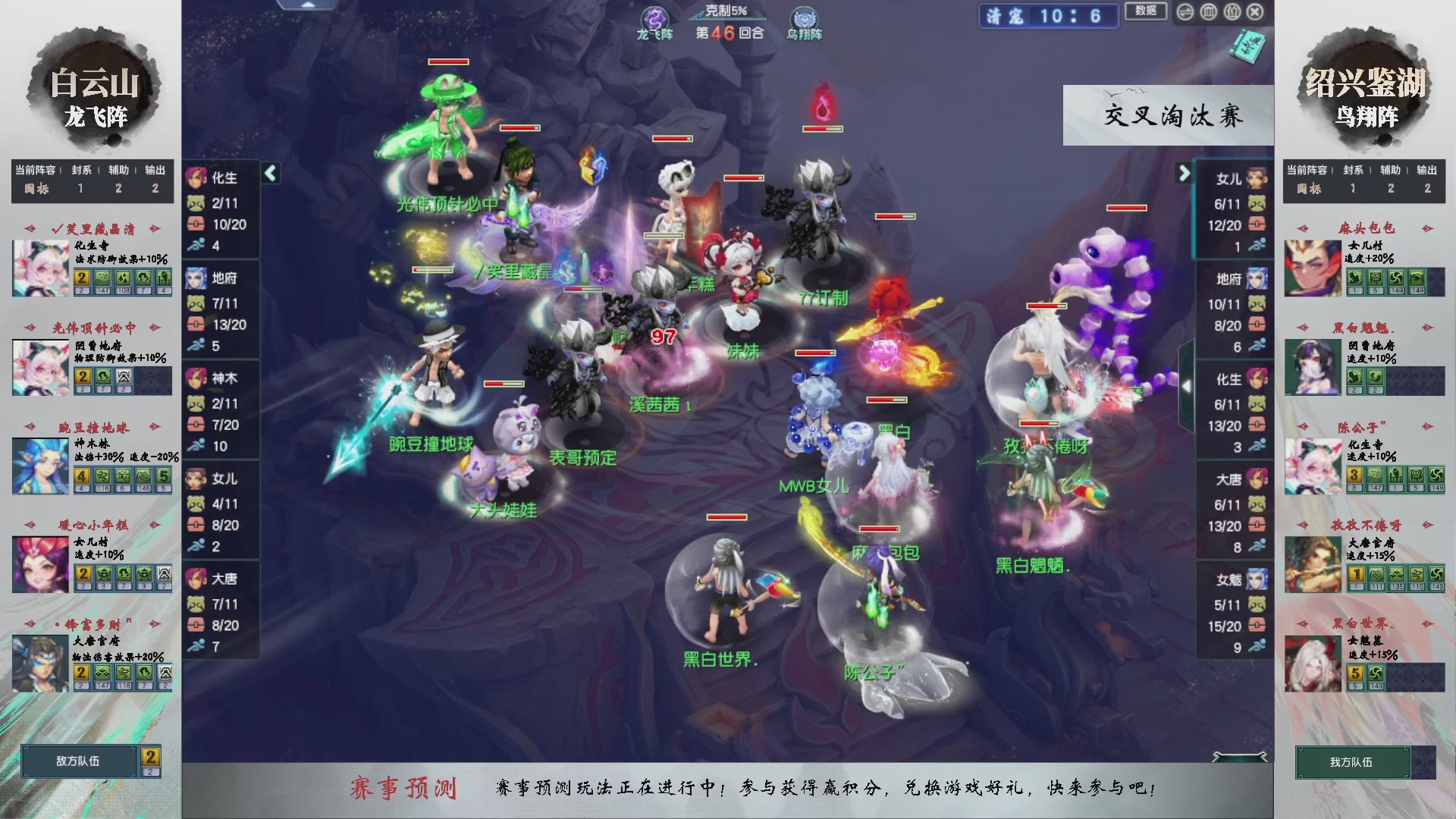The width and height of the screenshot is (1456, 819).
Task: Switch to the 当前阵容 tab on the left
Action: tap(34, 171)
